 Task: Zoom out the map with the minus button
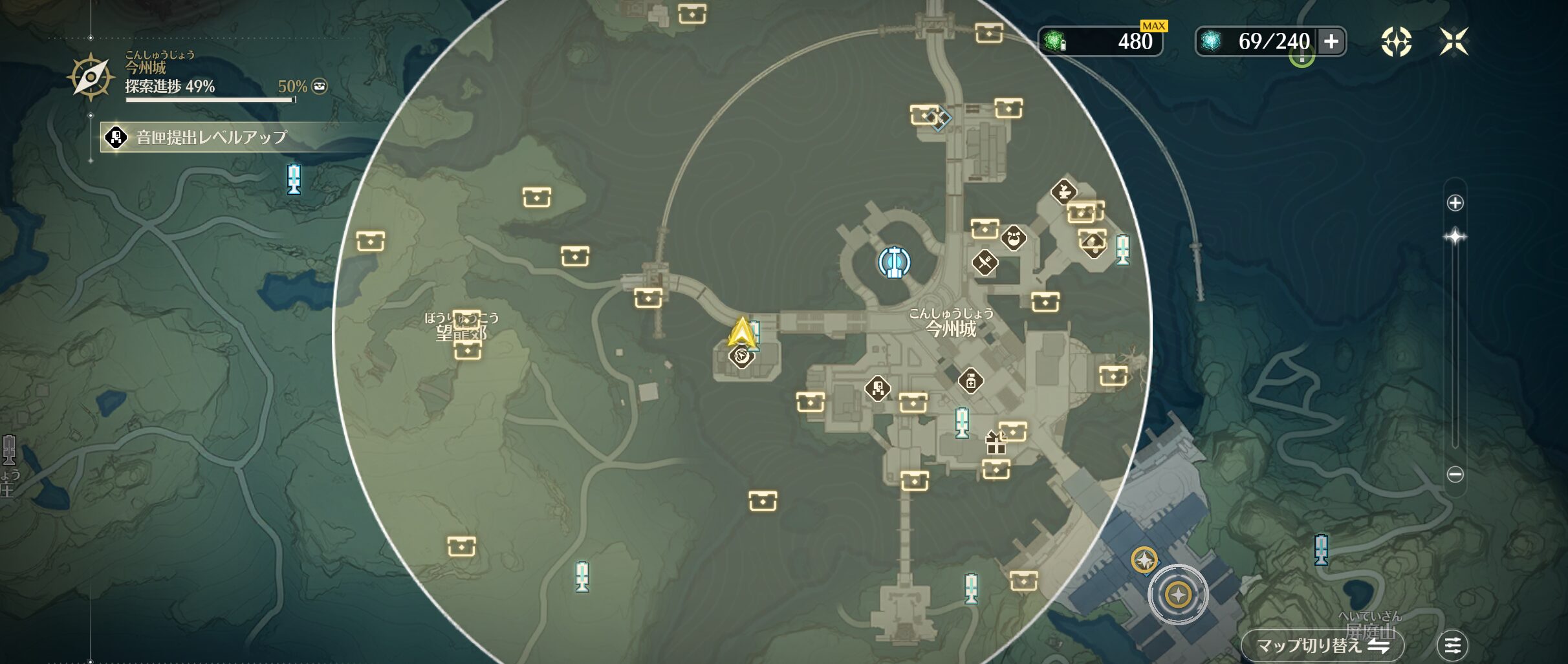1455,475
